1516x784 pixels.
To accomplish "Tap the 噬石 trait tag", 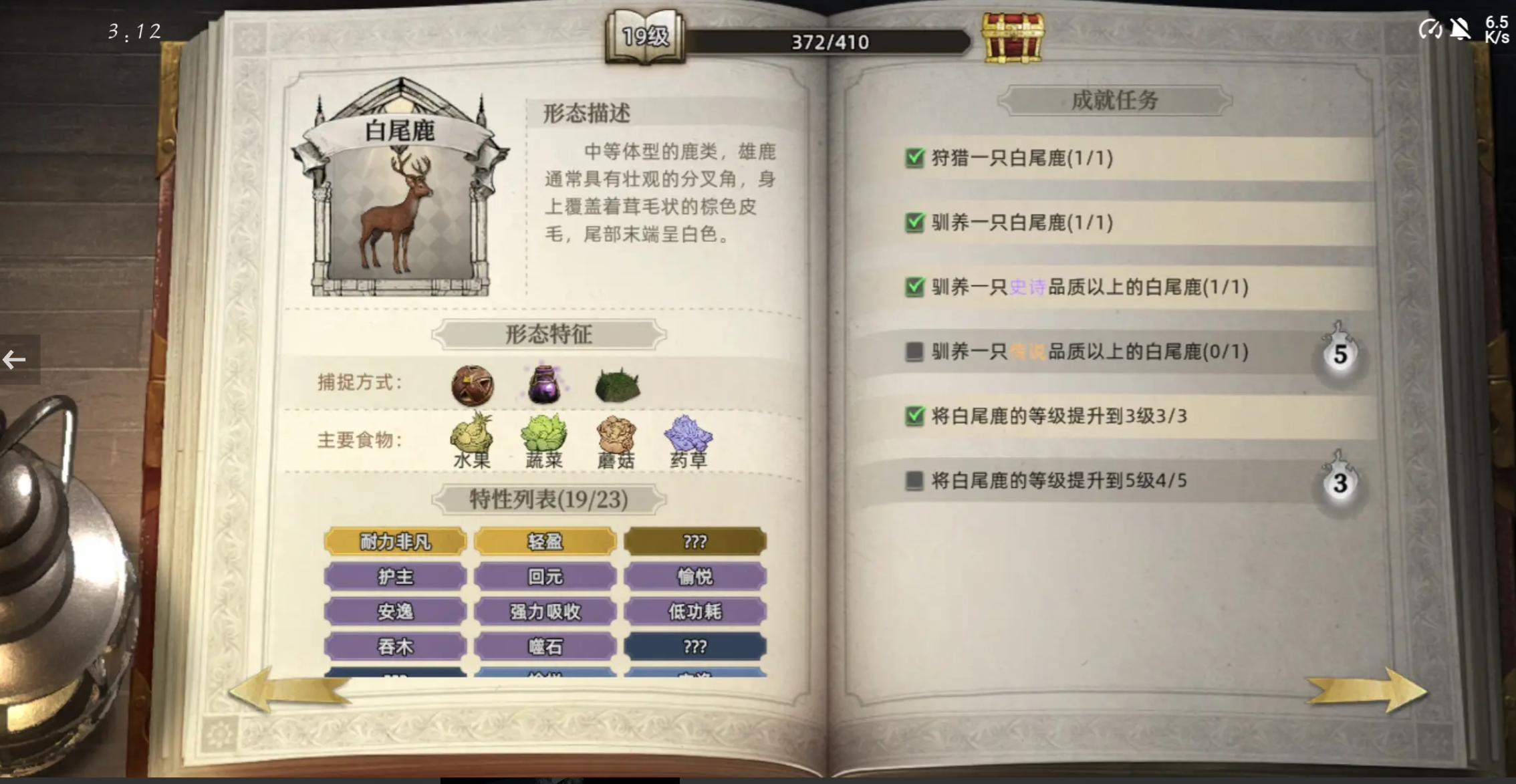I will point(545,646).
